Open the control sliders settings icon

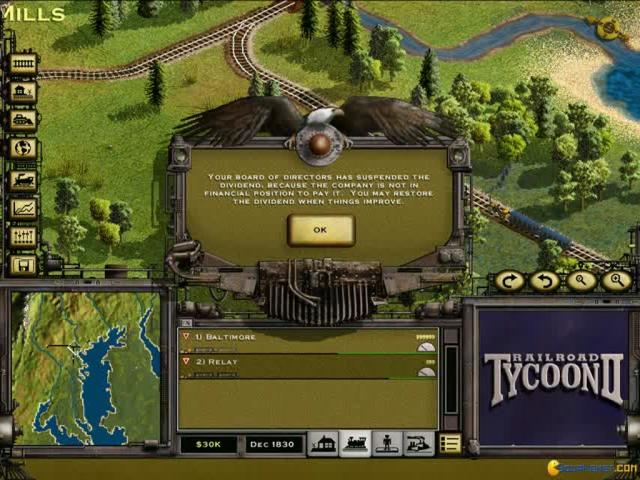(23, 237)
